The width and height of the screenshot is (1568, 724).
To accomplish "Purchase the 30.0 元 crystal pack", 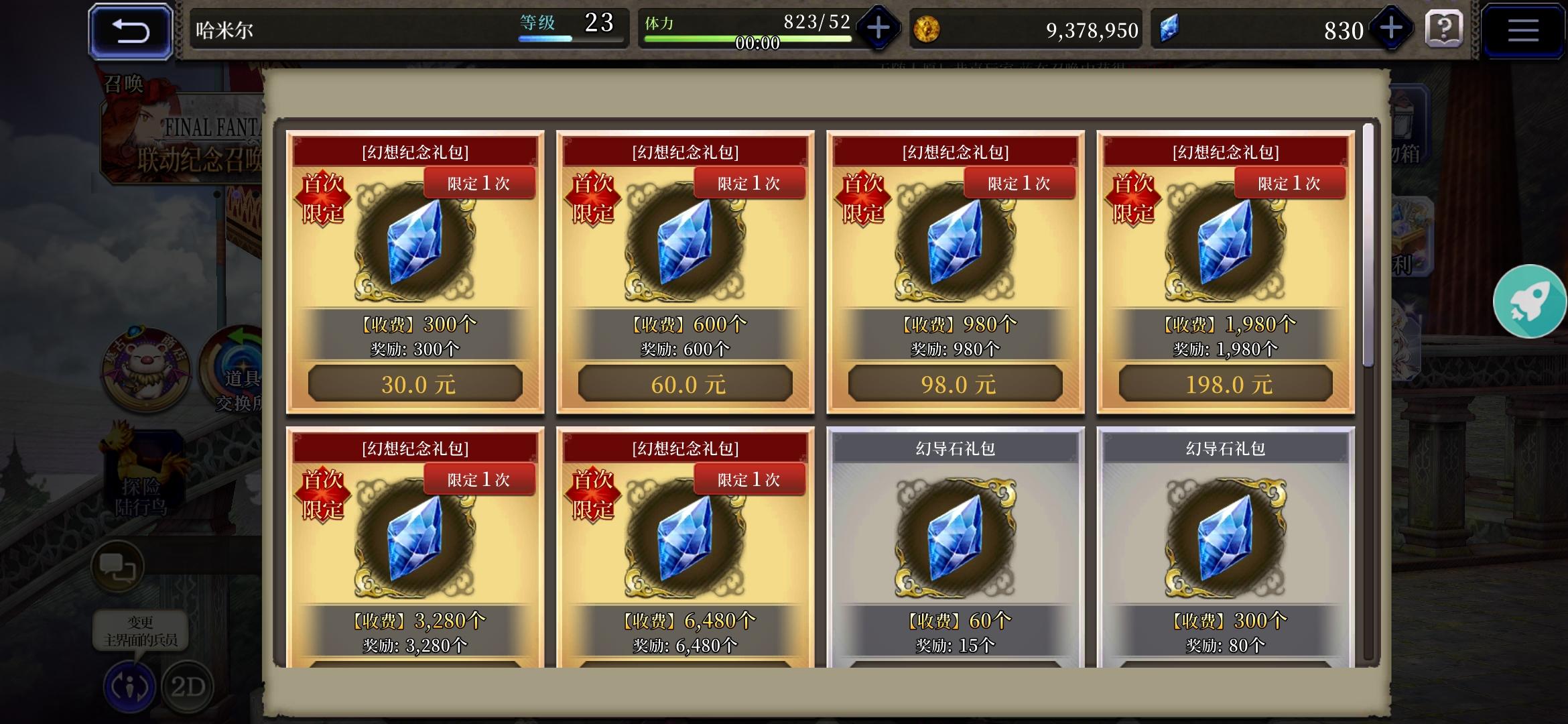I will (414, 383).
